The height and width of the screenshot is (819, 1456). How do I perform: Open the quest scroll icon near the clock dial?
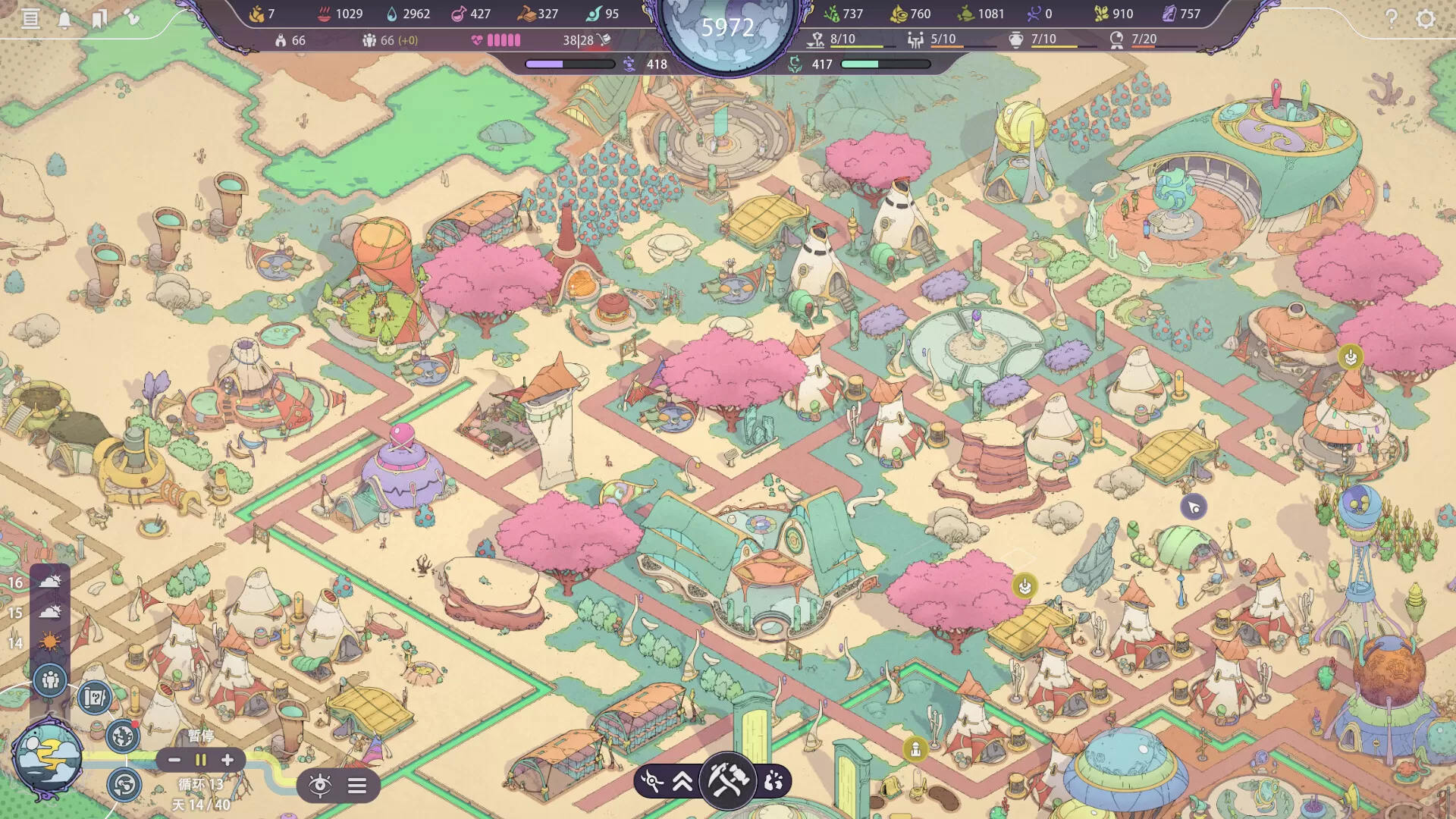point(93,699)
